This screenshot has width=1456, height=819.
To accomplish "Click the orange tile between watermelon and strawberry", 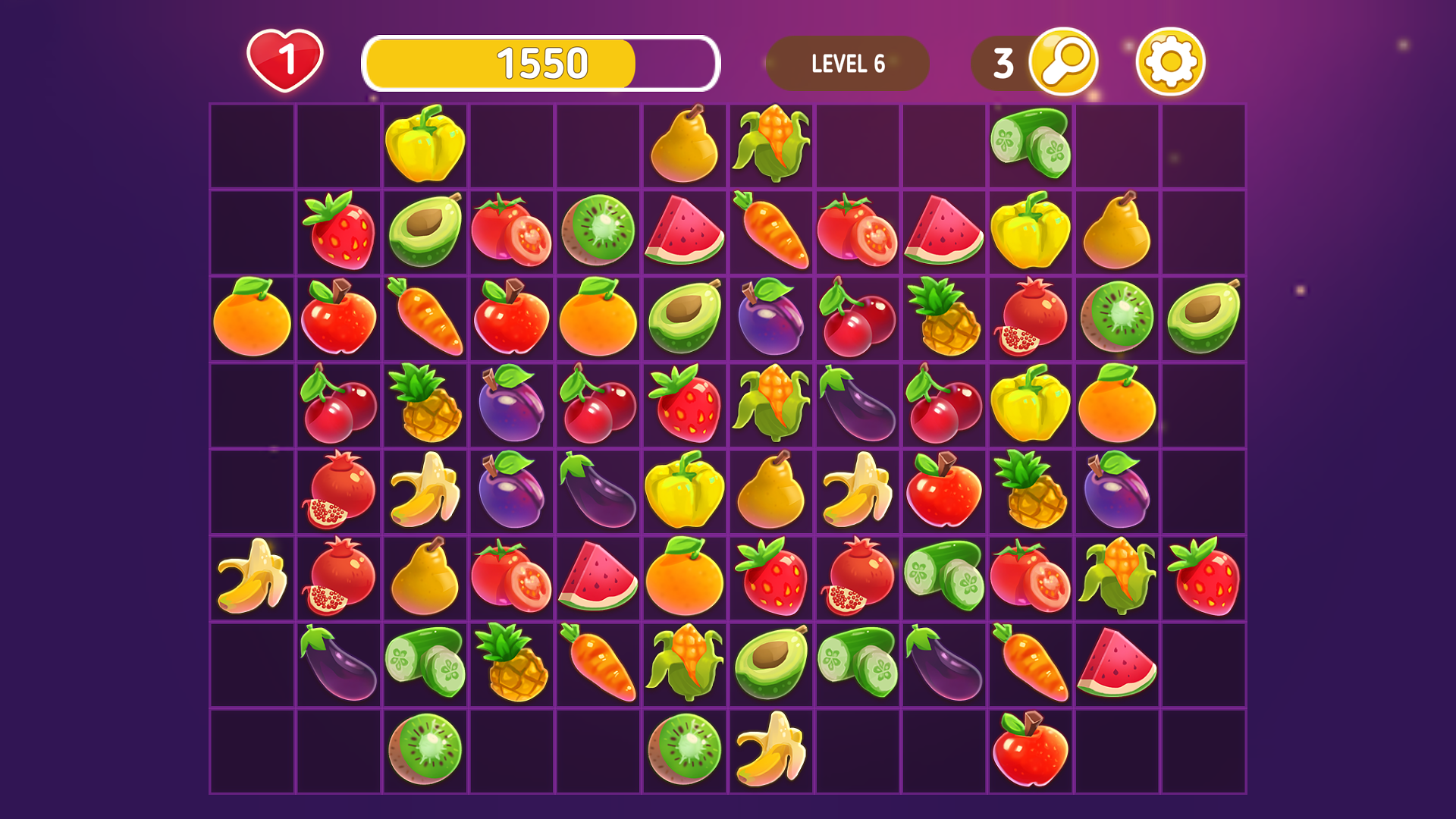I will [x=685, y=576].
